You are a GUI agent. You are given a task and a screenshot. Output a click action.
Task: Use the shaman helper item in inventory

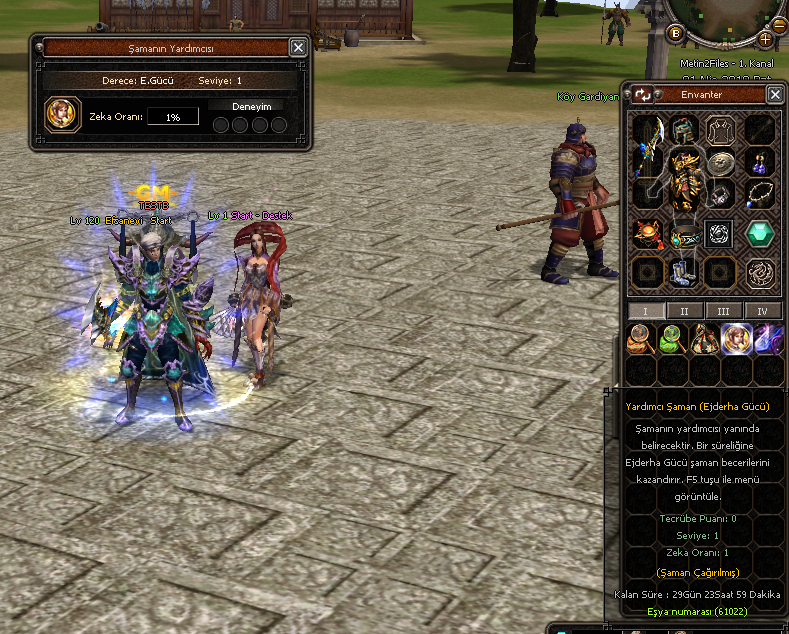point(736,339)
